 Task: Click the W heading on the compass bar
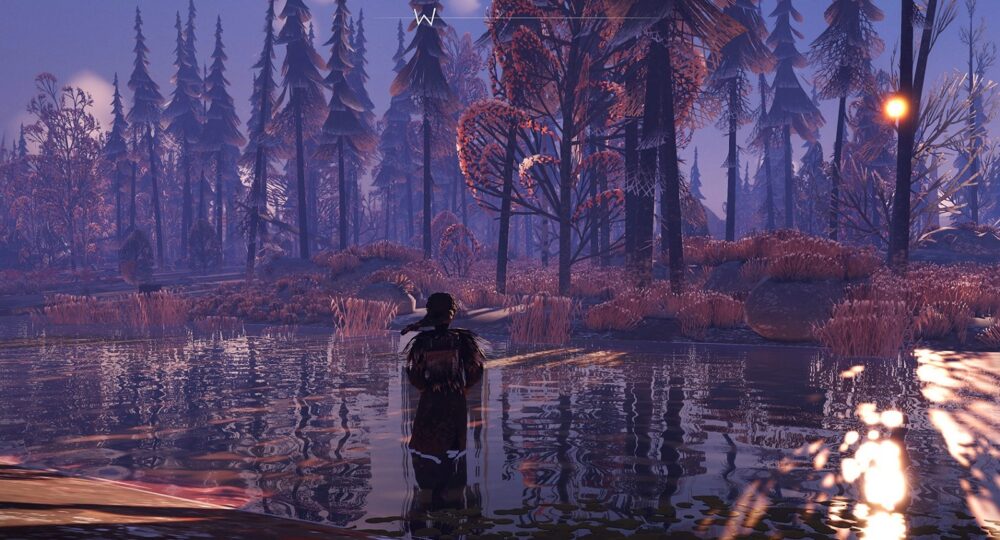(425, 17)
